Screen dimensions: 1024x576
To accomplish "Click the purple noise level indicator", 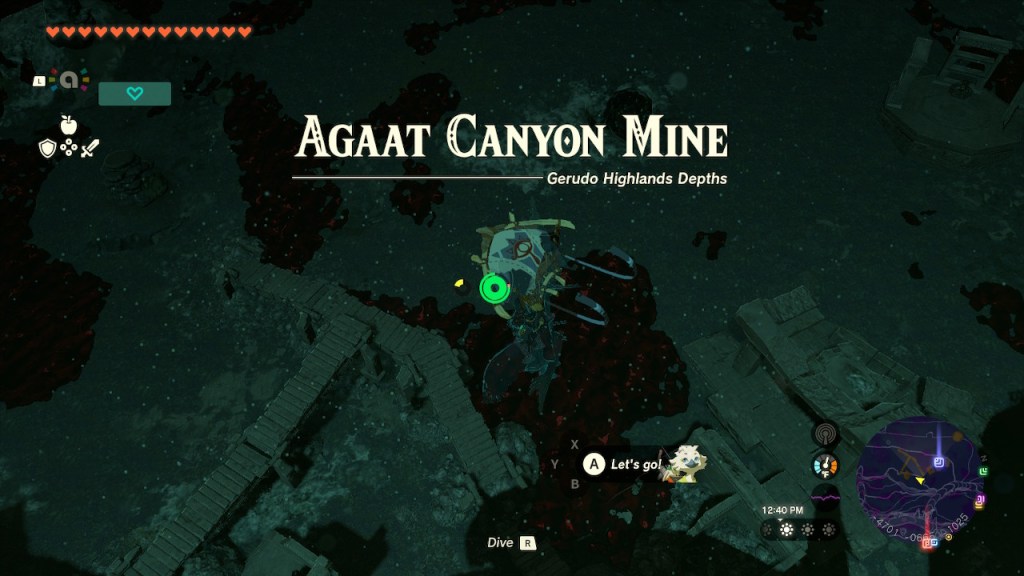I will (826, 496).
